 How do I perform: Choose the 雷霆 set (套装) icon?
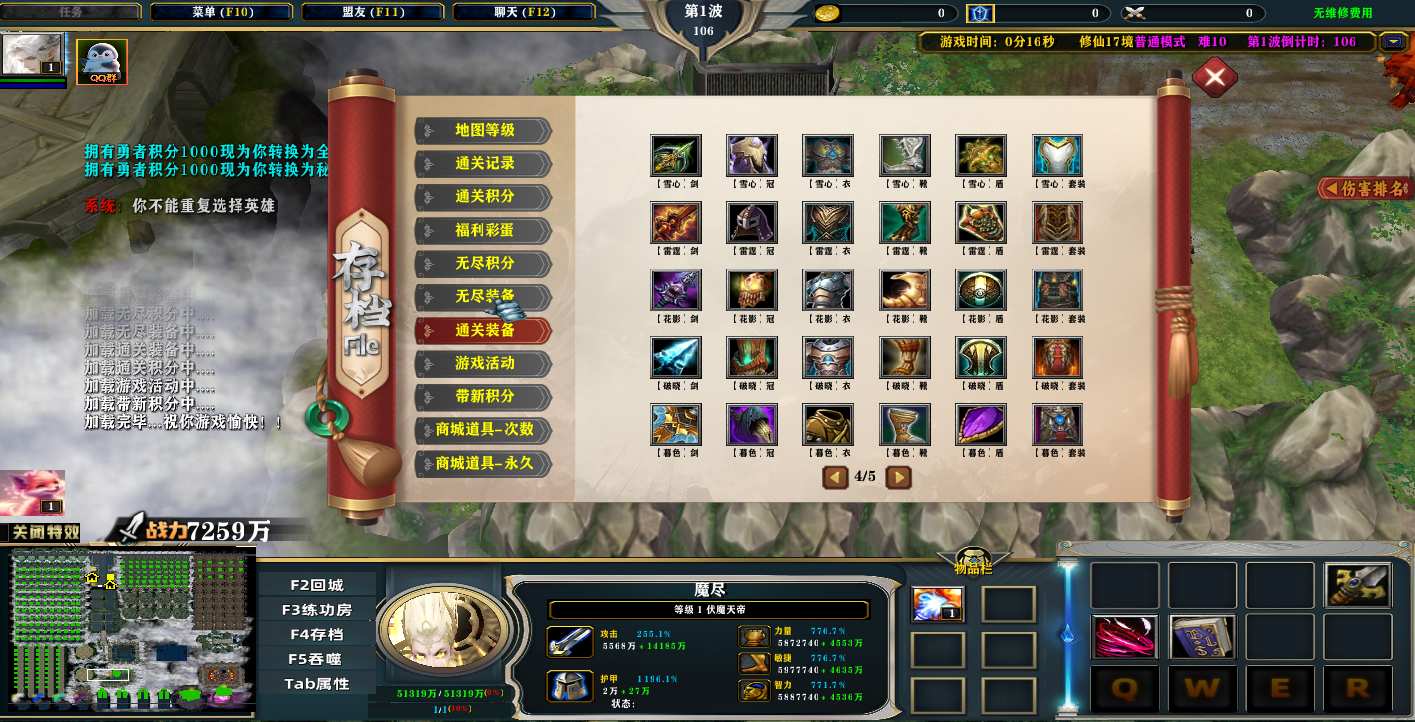pos(1057,223)
